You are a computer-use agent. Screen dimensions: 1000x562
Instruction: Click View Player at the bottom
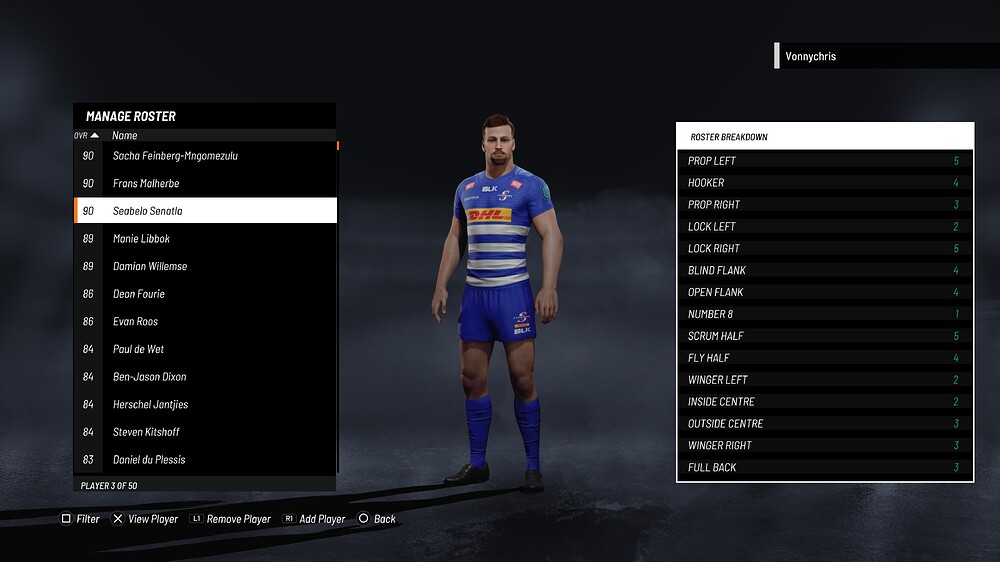click(x=145, y=519)
